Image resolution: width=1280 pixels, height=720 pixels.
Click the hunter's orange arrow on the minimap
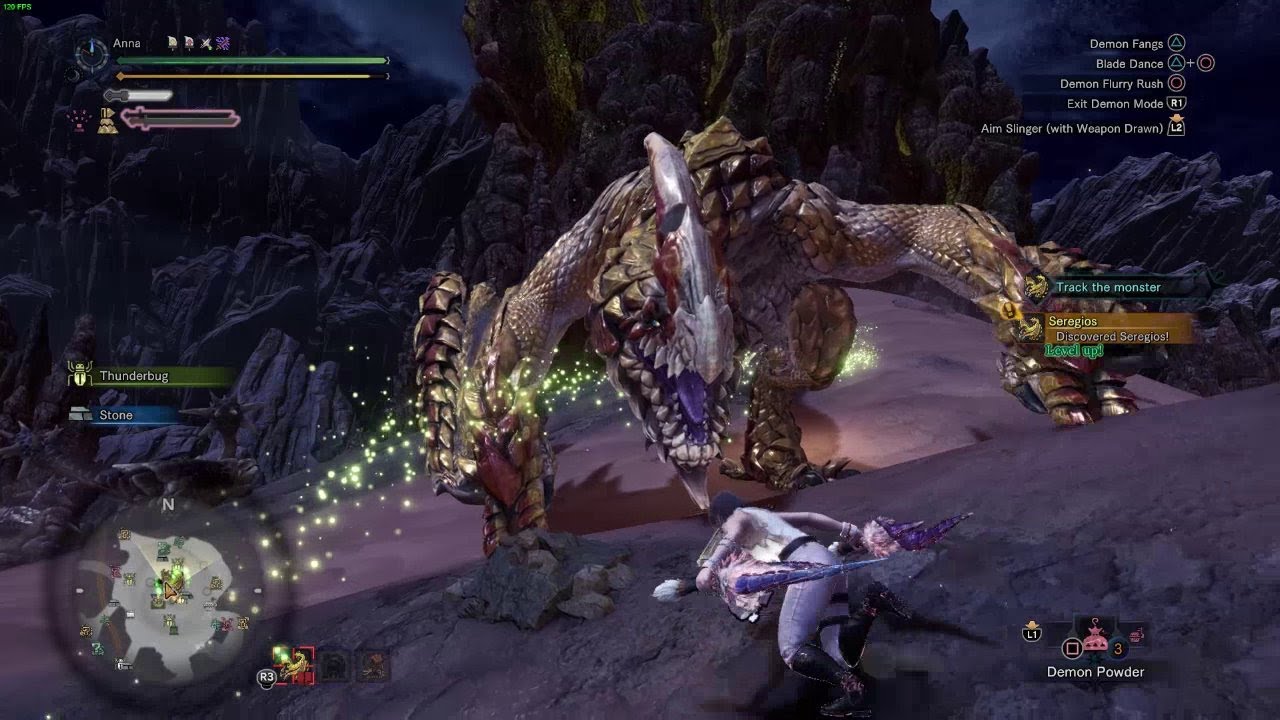pyautogui.click(x=170, y=591)
